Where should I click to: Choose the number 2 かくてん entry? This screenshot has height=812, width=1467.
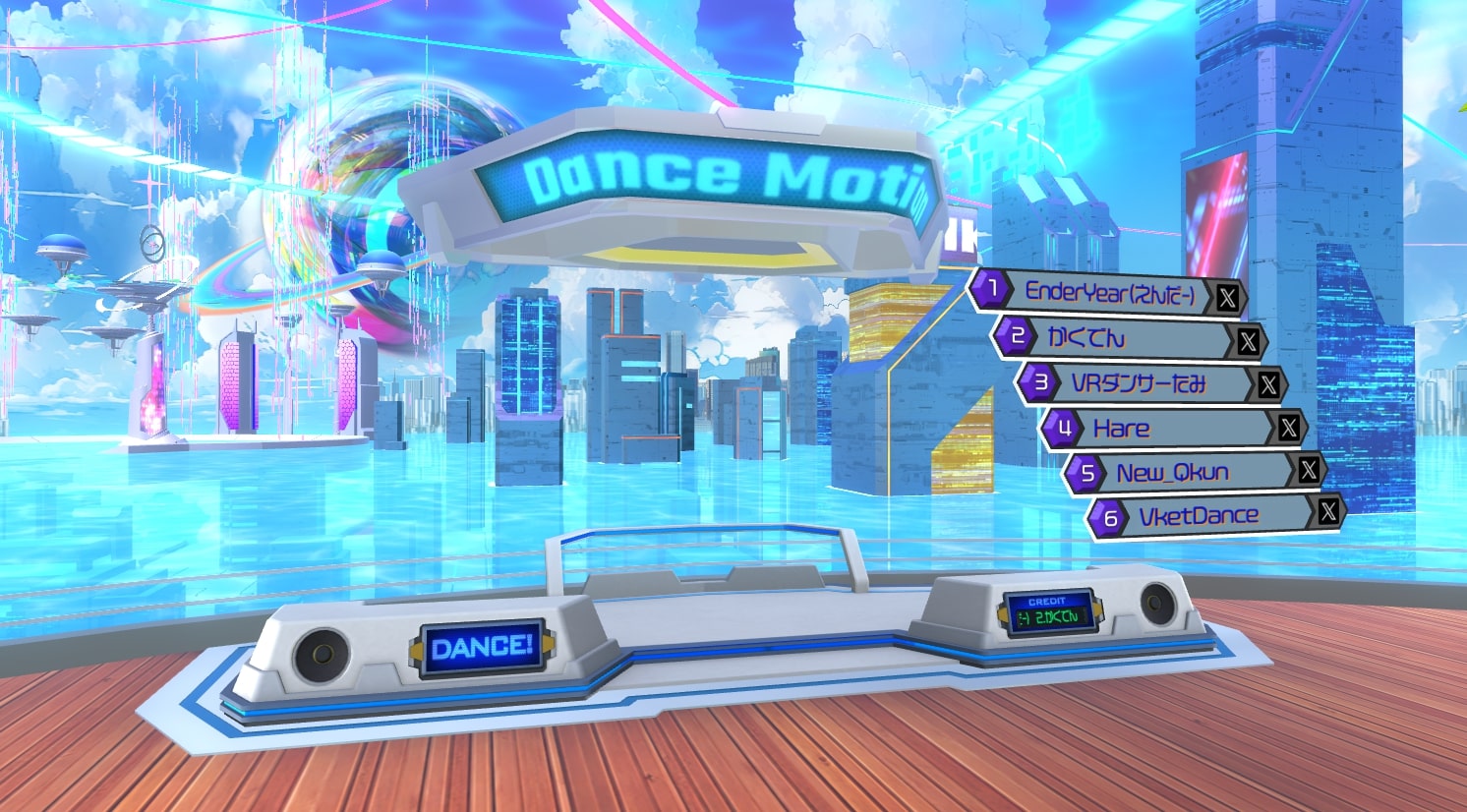pos(1111,338)
